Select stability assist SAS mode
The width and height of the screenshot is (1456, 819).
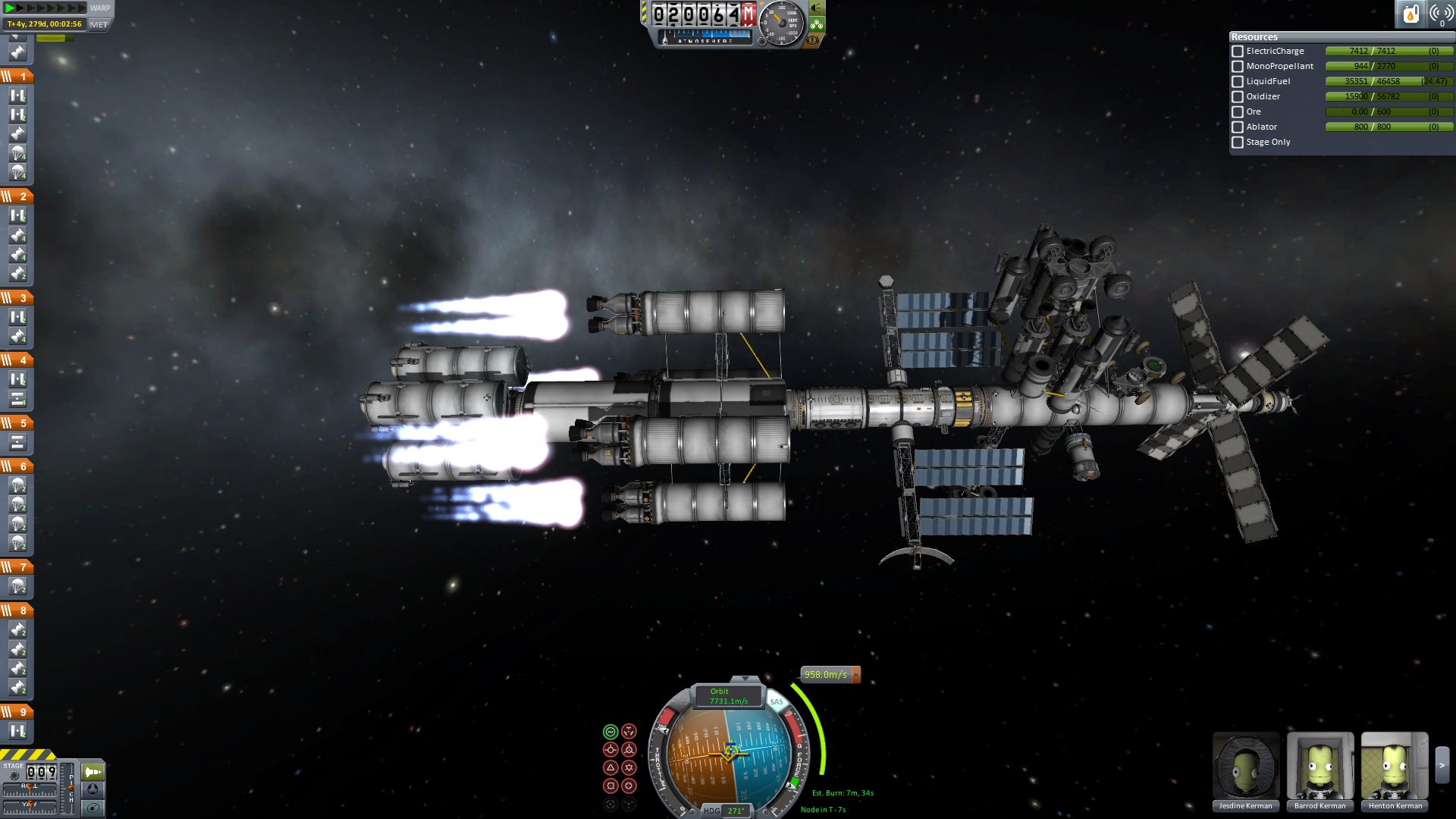610,732
